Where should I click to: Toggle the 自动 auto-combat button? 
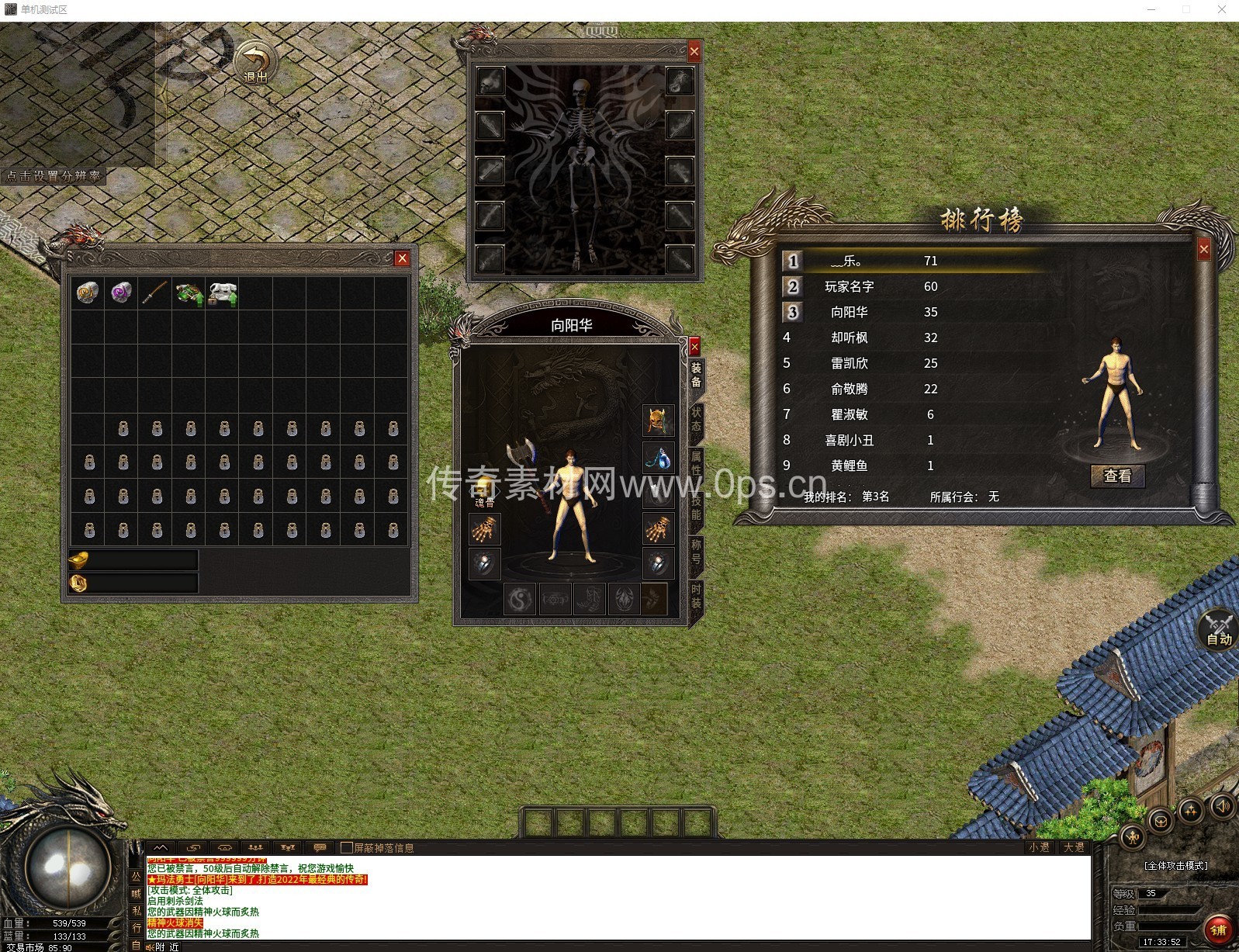(1219, 629)
